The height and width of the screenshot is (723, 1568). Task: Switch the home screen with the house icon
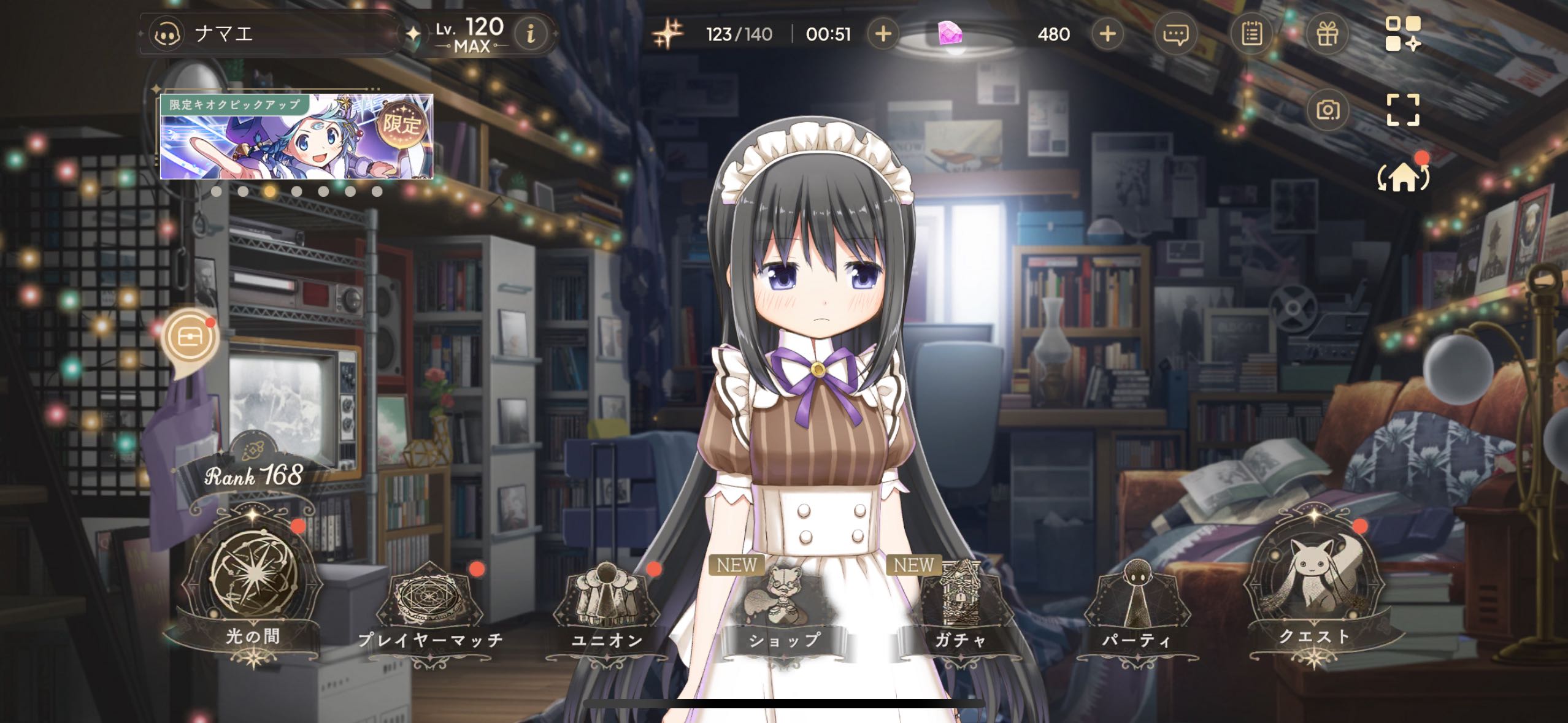coord(1403,178)
